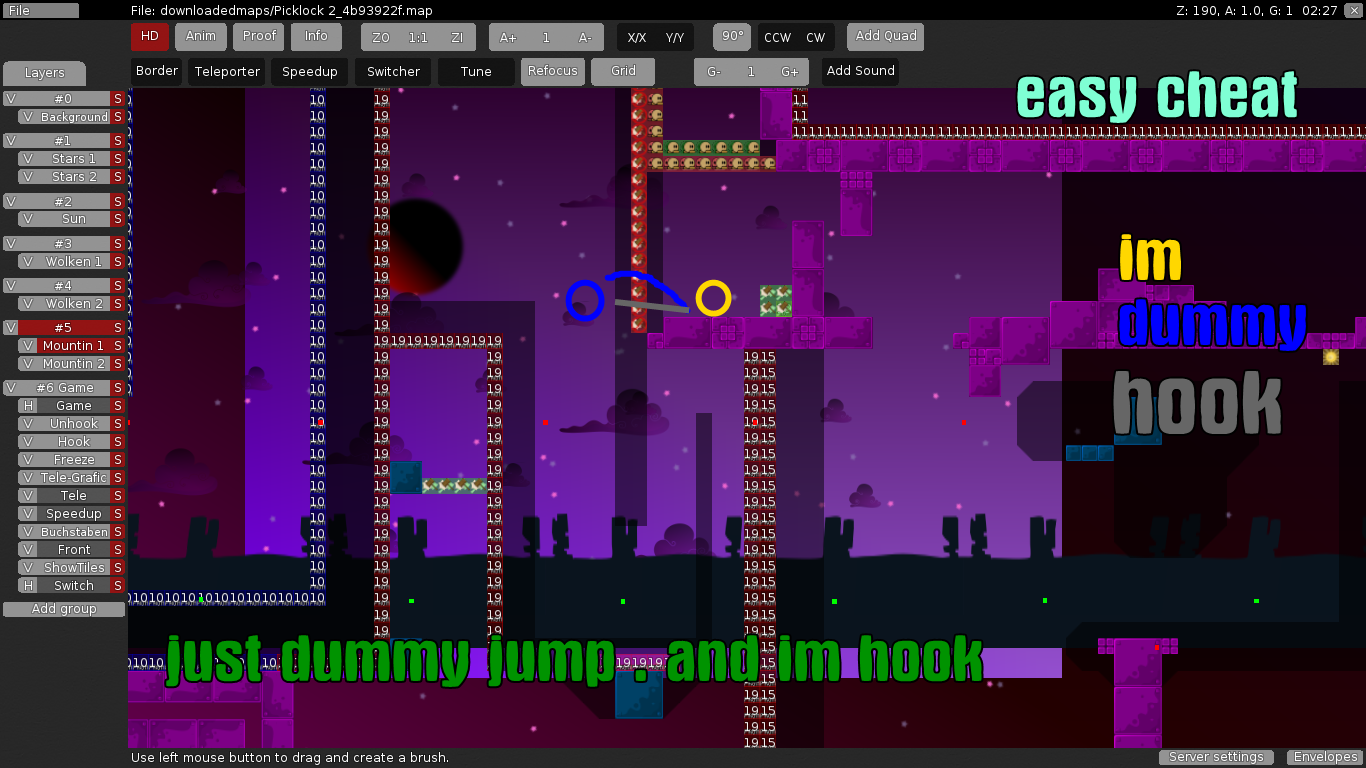Rotate the brush clockwise with CW
1366x768 pixels.
point(816,38)
